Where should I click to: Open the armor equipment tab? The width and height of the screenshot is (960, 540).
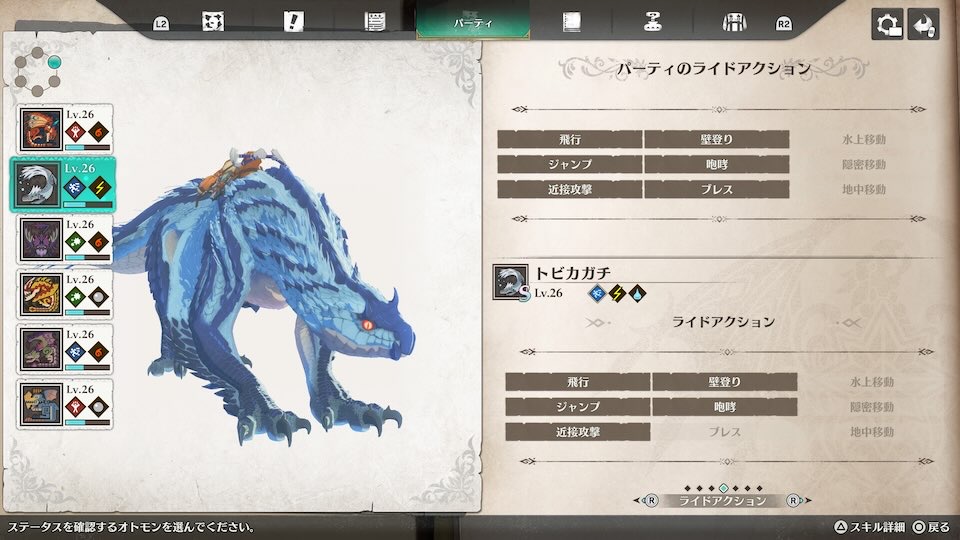[x=735, y=21]
